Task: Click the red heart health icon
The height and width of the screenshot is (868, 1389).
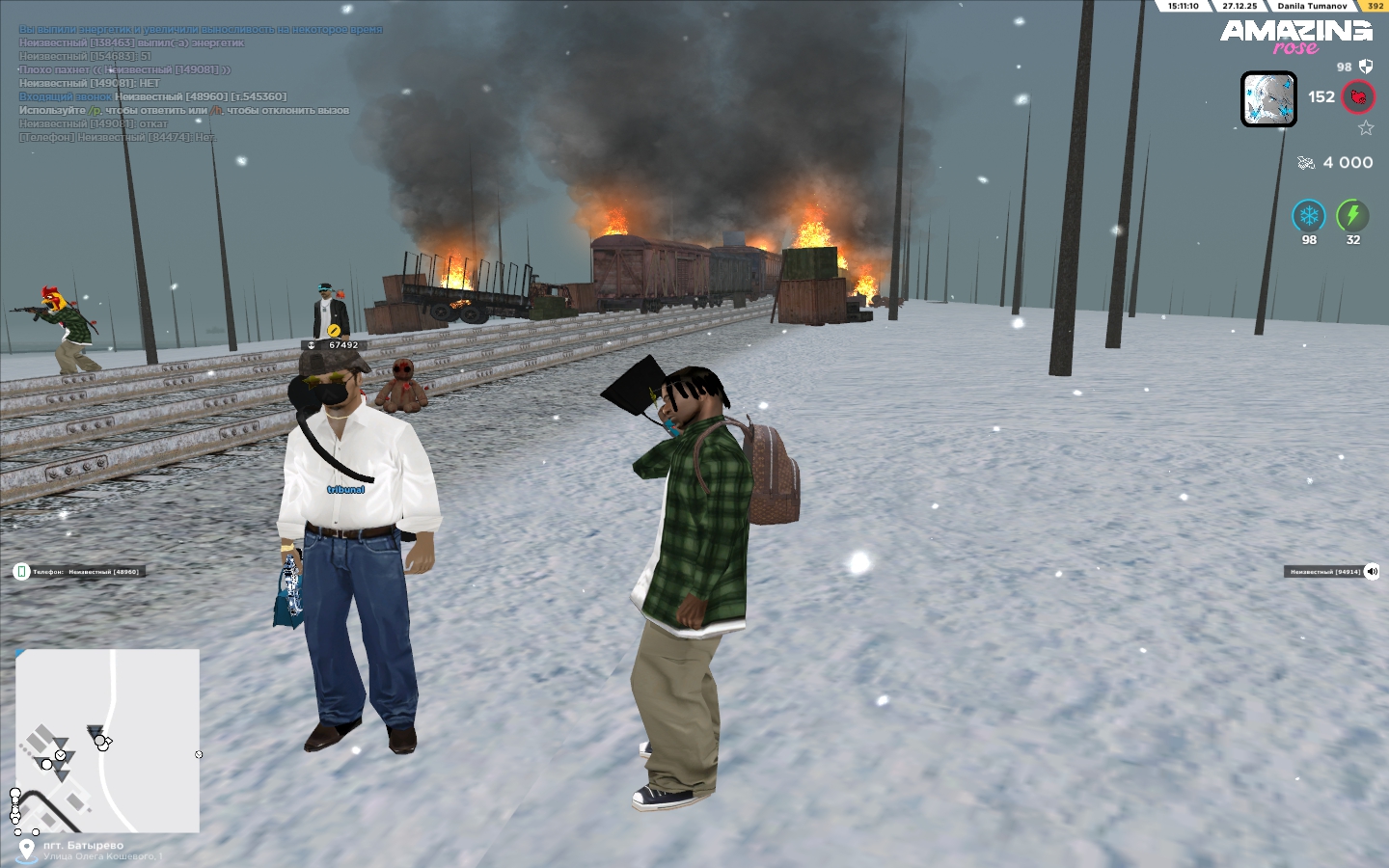Action: click(1359, 97)
